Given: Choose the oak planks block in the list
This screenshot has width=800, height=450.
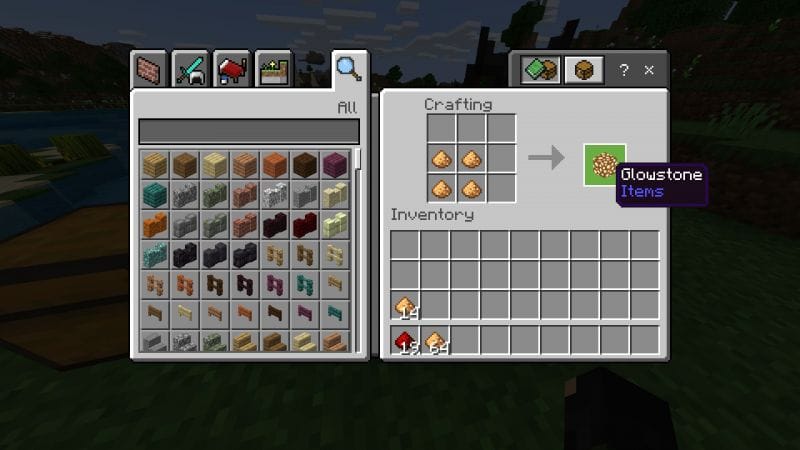Looking at the screenshot, I should tap(154, 164).
